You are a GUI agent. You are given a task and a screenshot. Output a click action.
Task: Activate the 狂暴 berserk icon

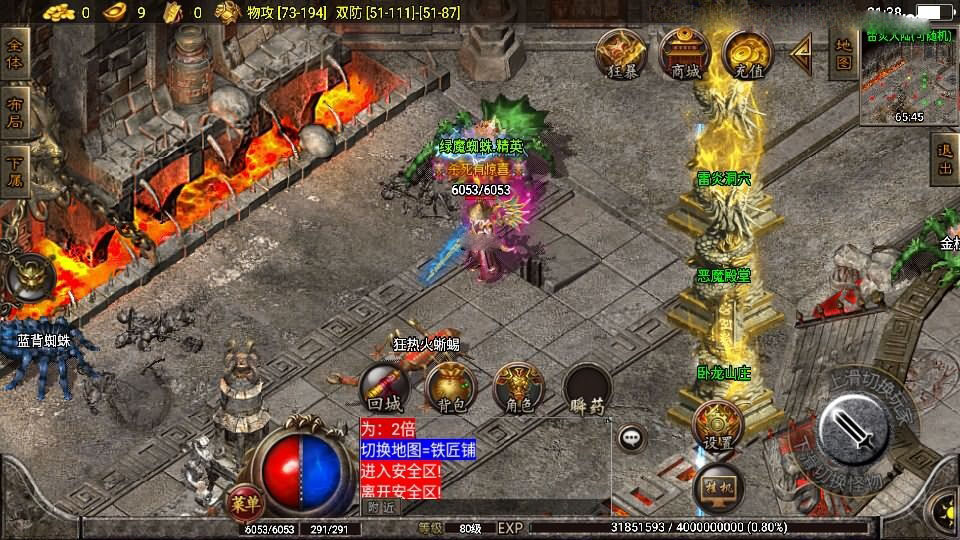620,52
